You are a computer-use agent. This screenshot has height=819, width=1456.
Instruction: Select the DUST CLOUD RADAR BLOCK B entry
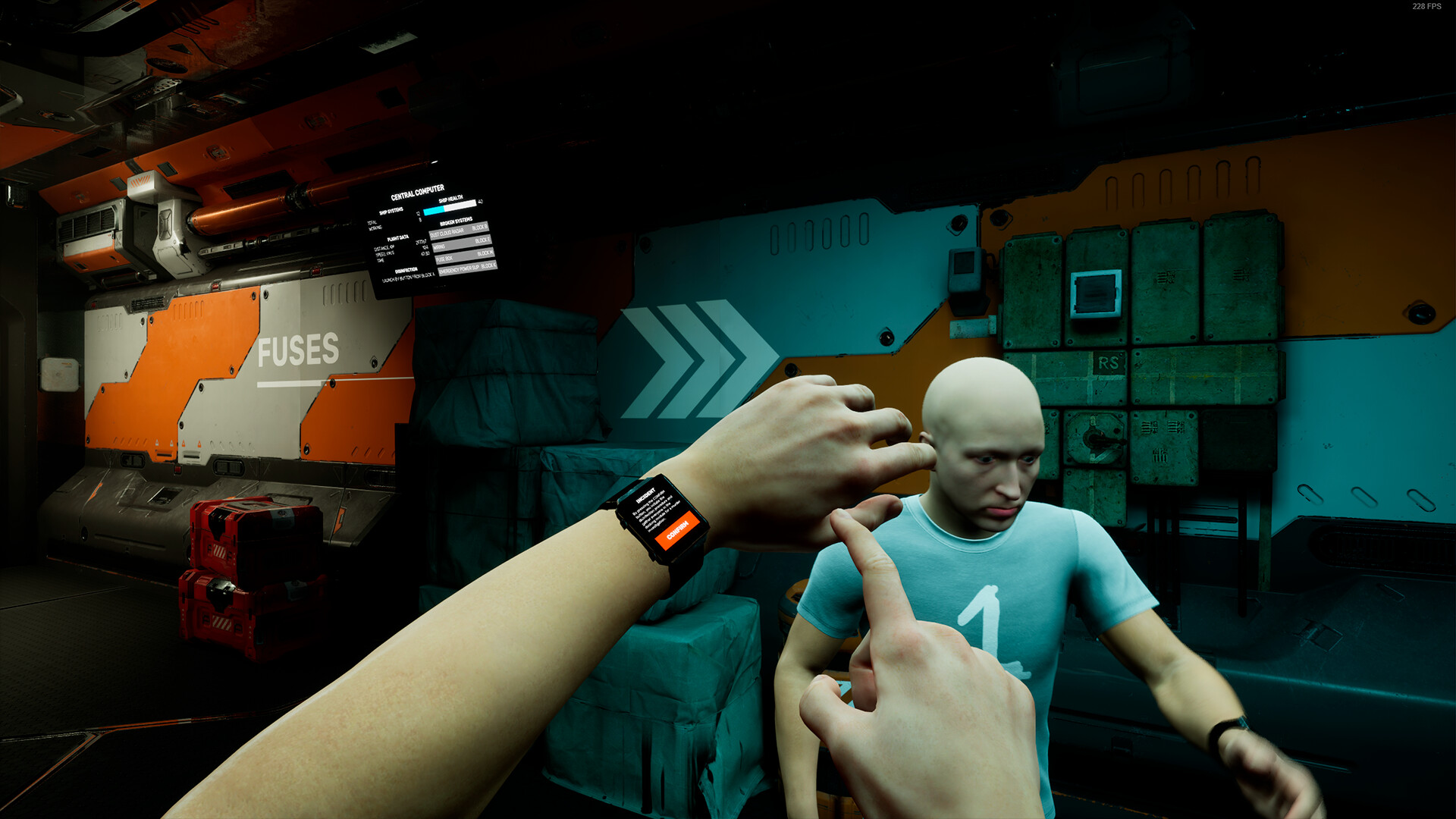460,229
